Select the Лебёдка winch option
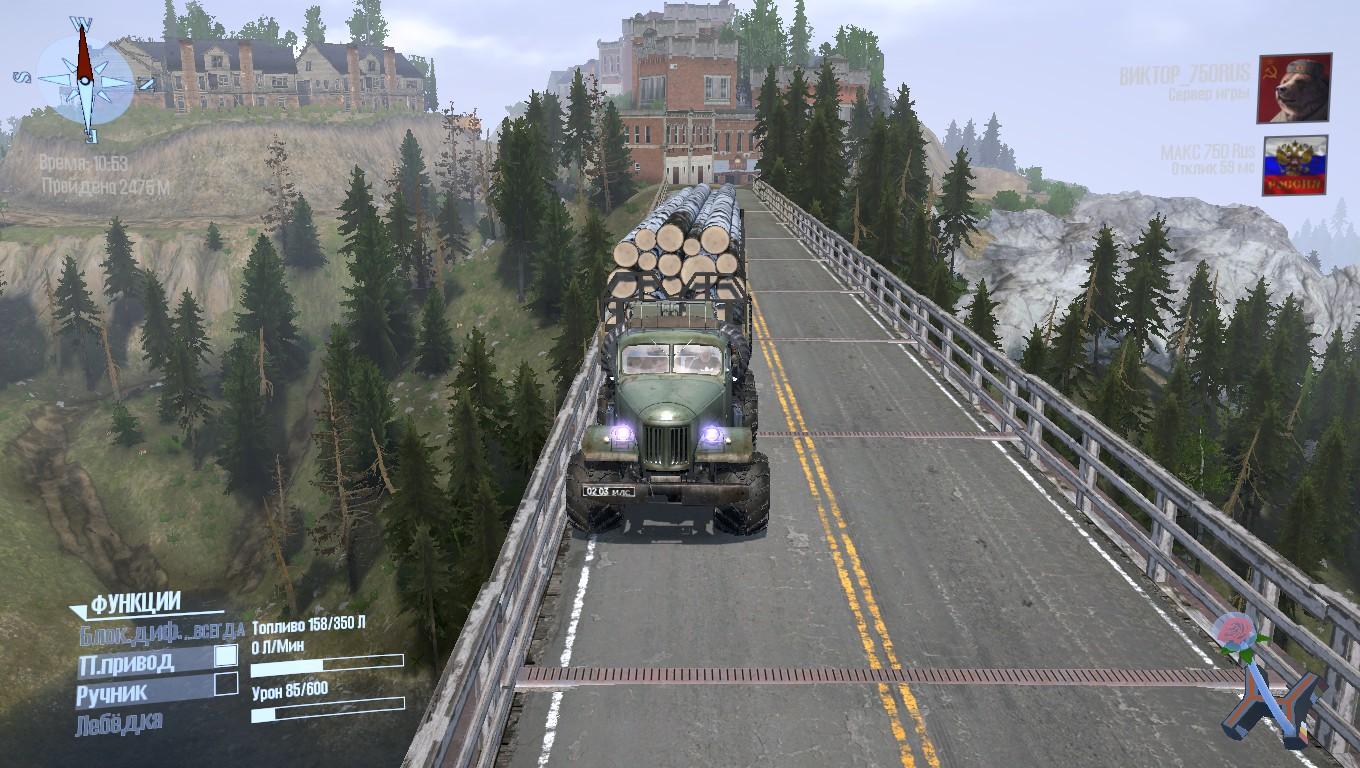Image resolution: width=1360 pixels, height=768 pixels. point(118,722)
